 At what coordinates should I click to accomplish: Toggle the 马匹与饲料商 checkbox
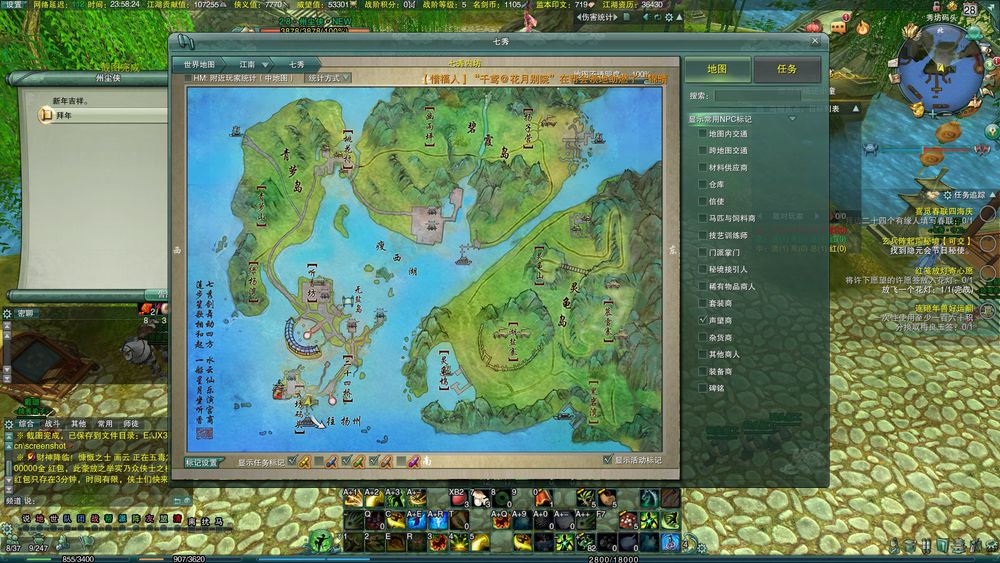point(703,218)
